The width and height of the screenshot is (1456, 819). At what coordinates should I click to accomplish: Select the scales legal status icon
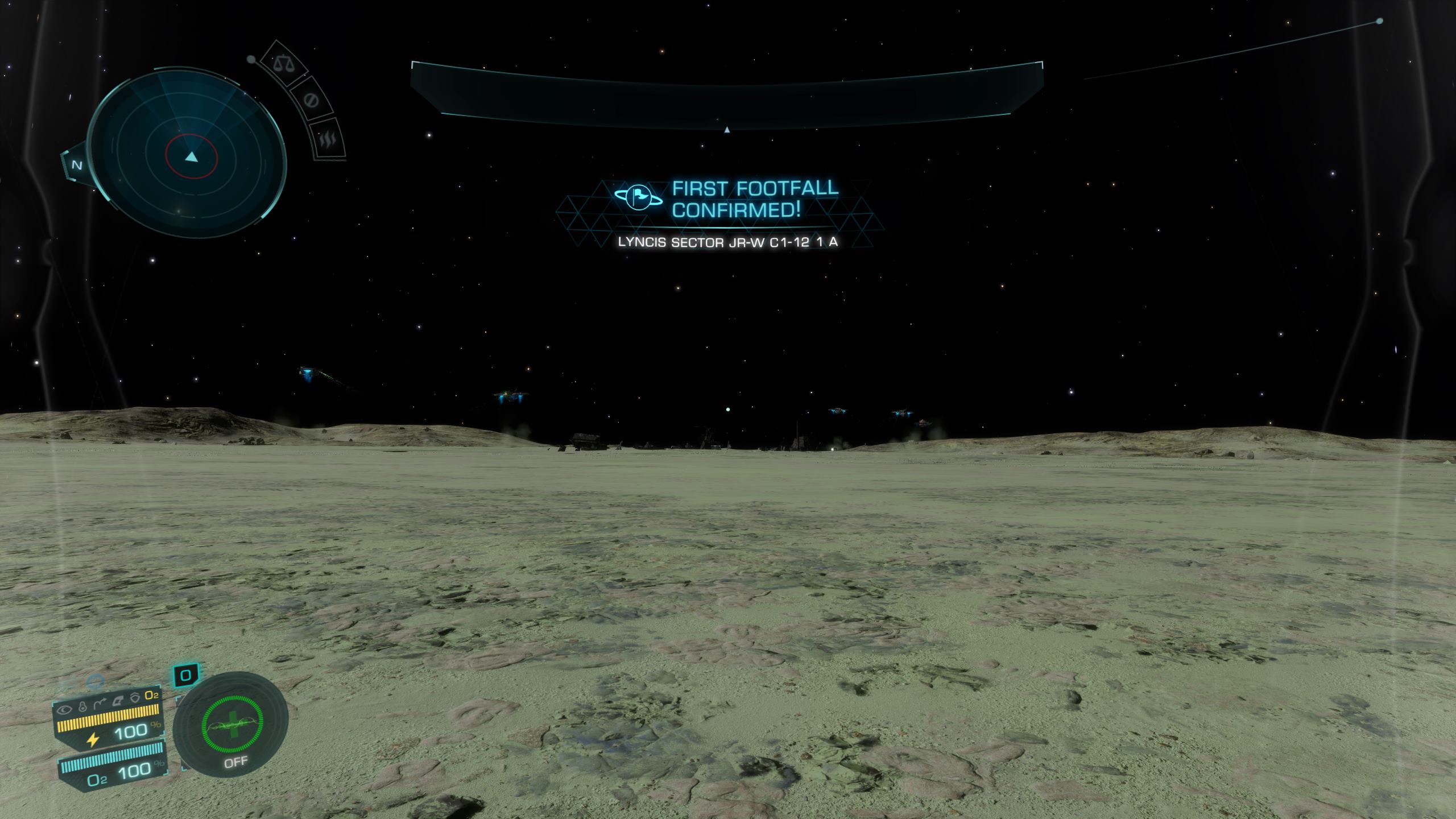[283, 63]
